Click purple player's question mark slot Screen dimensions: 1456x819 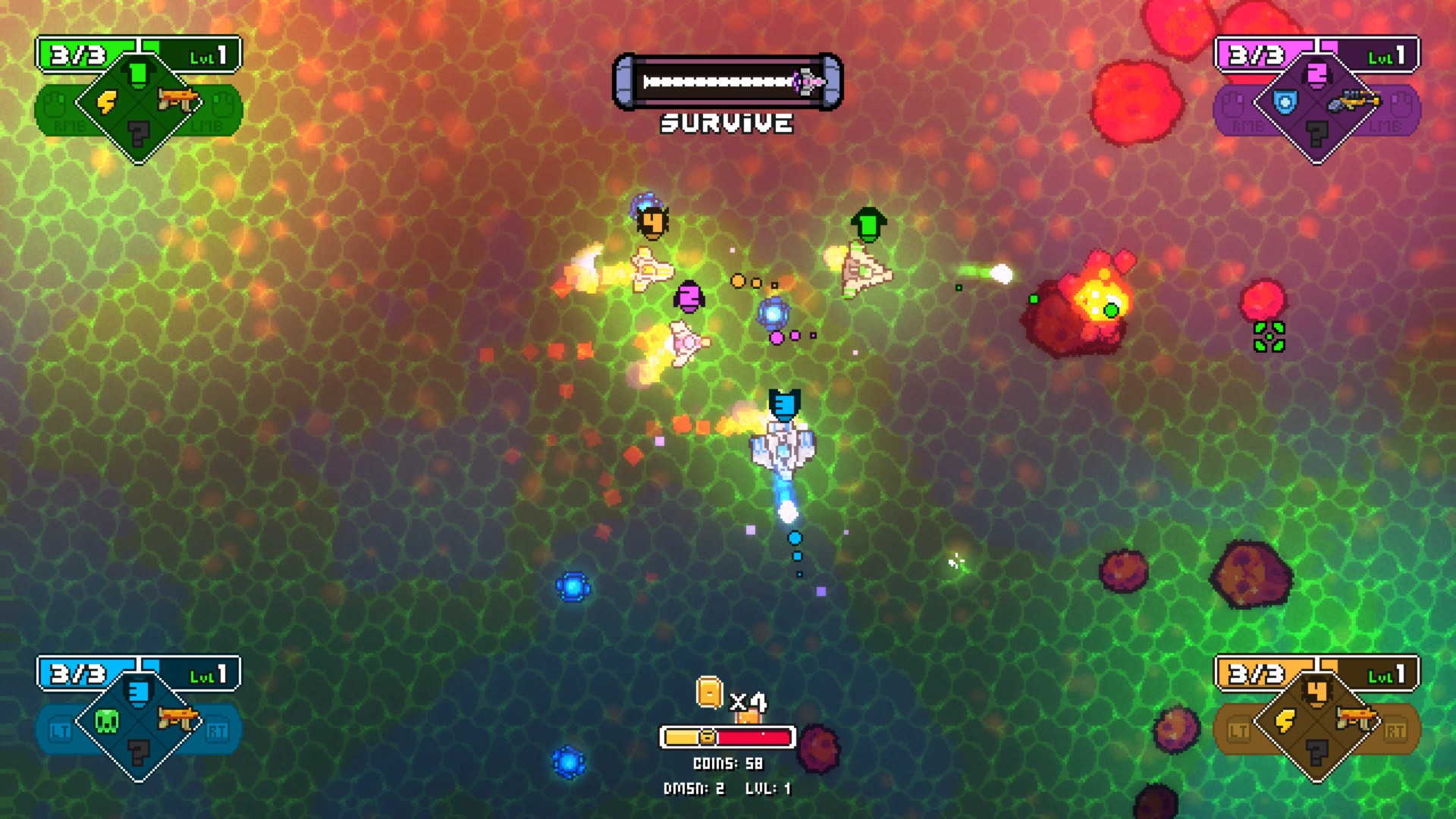[1317, 134]
